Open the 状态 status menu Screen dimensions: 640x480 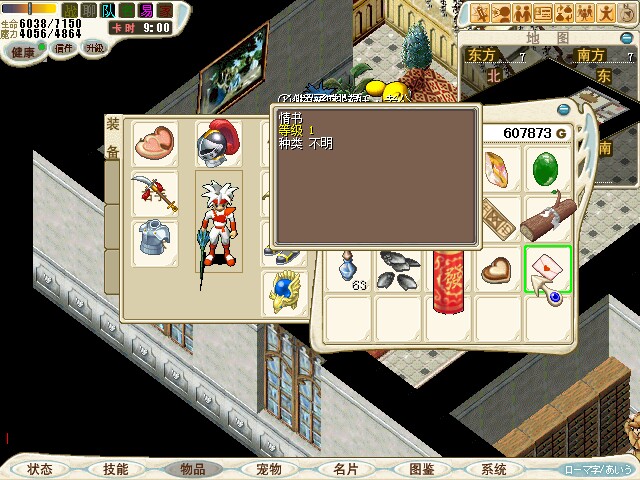[x=40, y=468]
